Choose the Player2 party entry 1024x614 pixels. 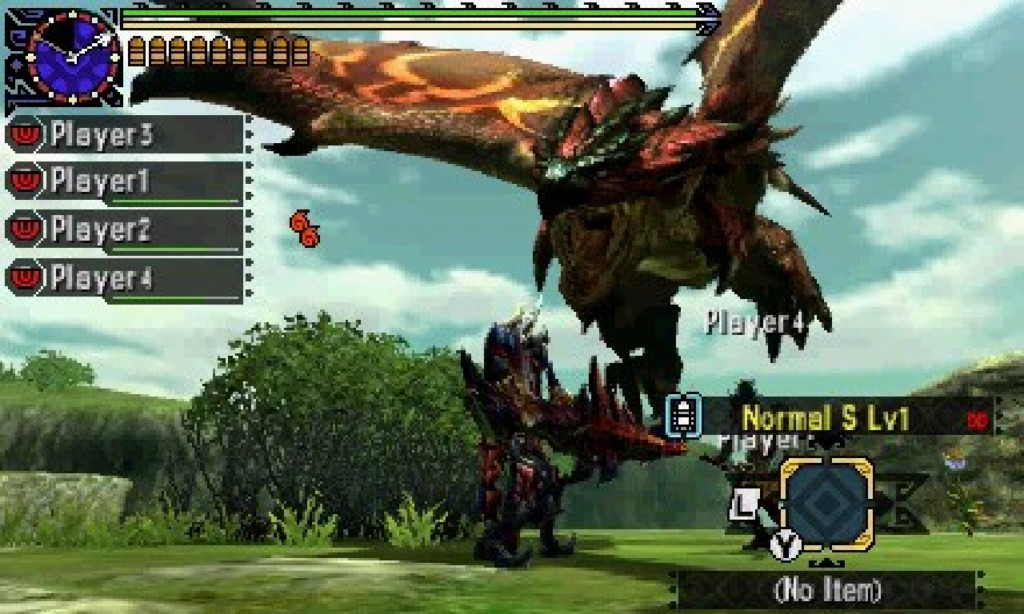125,230
